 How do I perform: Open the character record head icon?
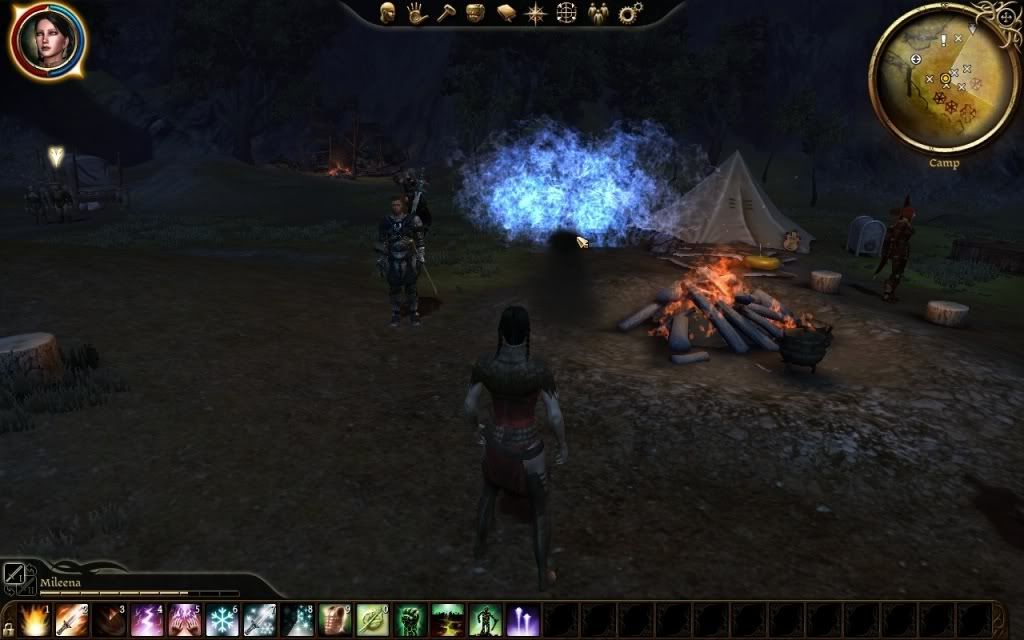387,12
